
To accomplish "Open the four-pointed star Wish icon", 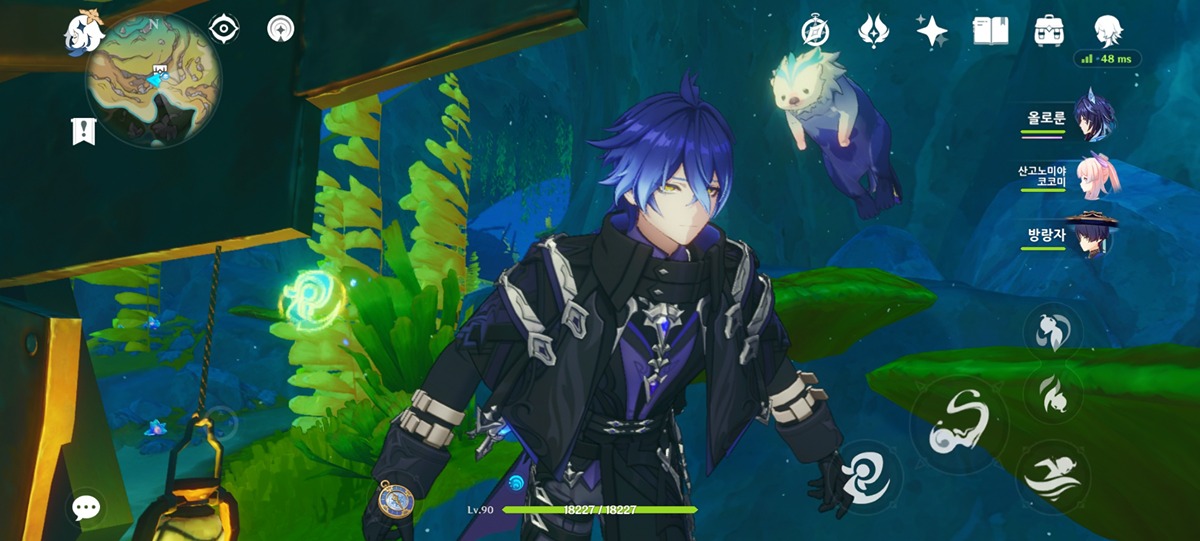I will coord(932,31).
